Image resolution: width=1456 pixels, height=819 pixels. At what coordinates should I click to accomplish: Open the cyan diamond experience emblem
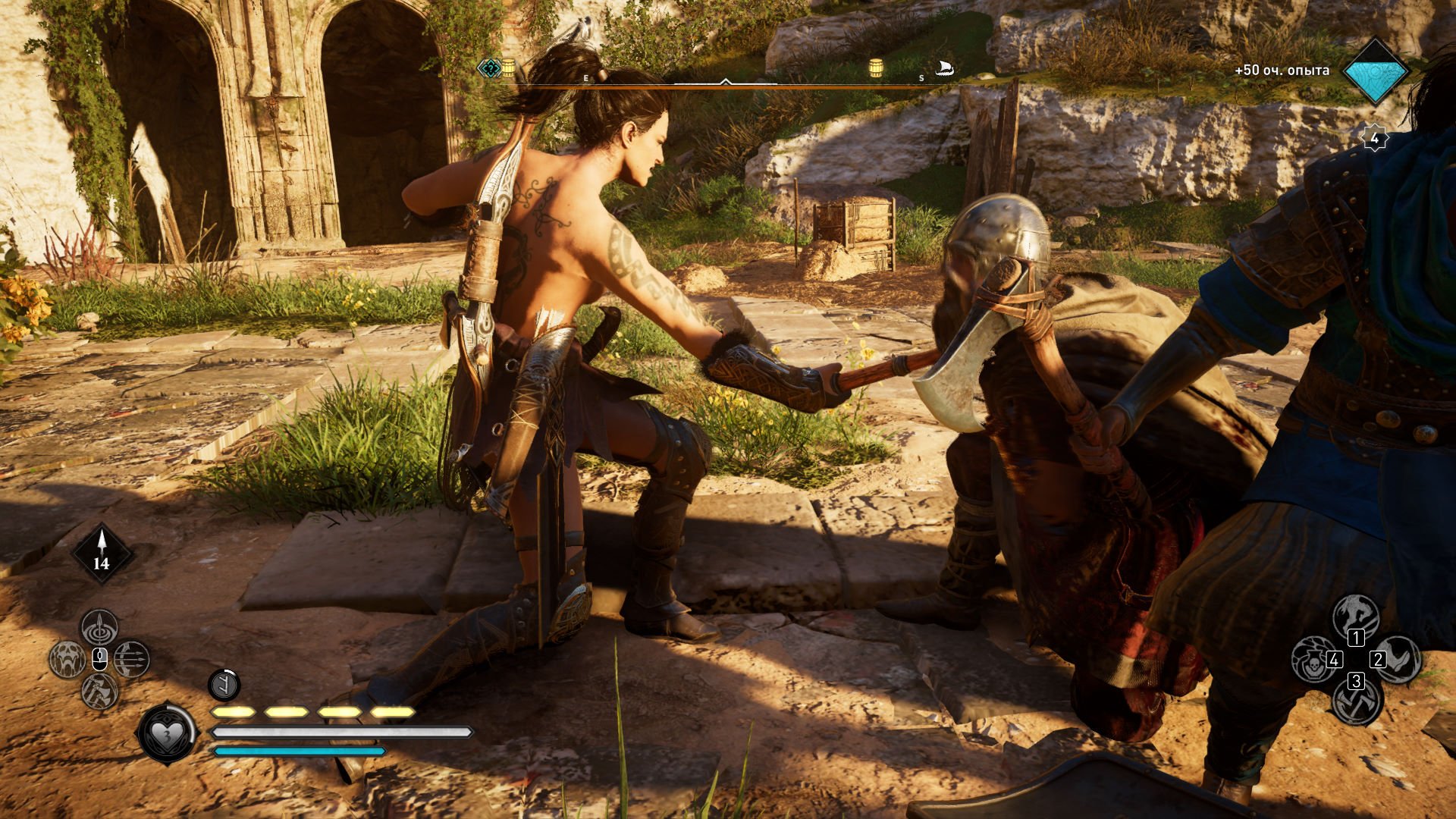1375,71
